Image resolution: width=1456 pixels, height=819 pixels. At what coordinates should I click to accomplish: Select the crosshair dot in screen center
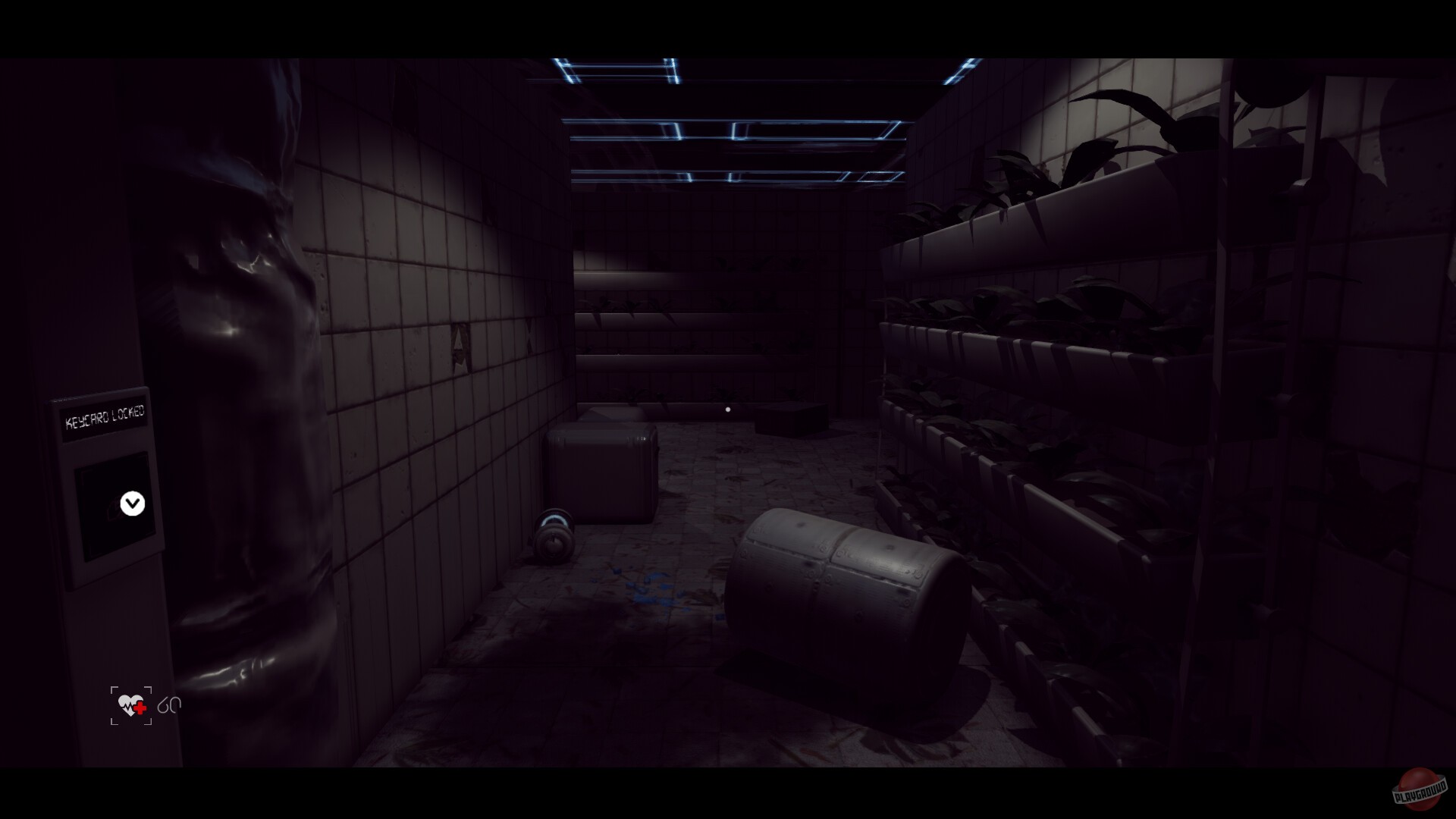[x=728, y=409]
